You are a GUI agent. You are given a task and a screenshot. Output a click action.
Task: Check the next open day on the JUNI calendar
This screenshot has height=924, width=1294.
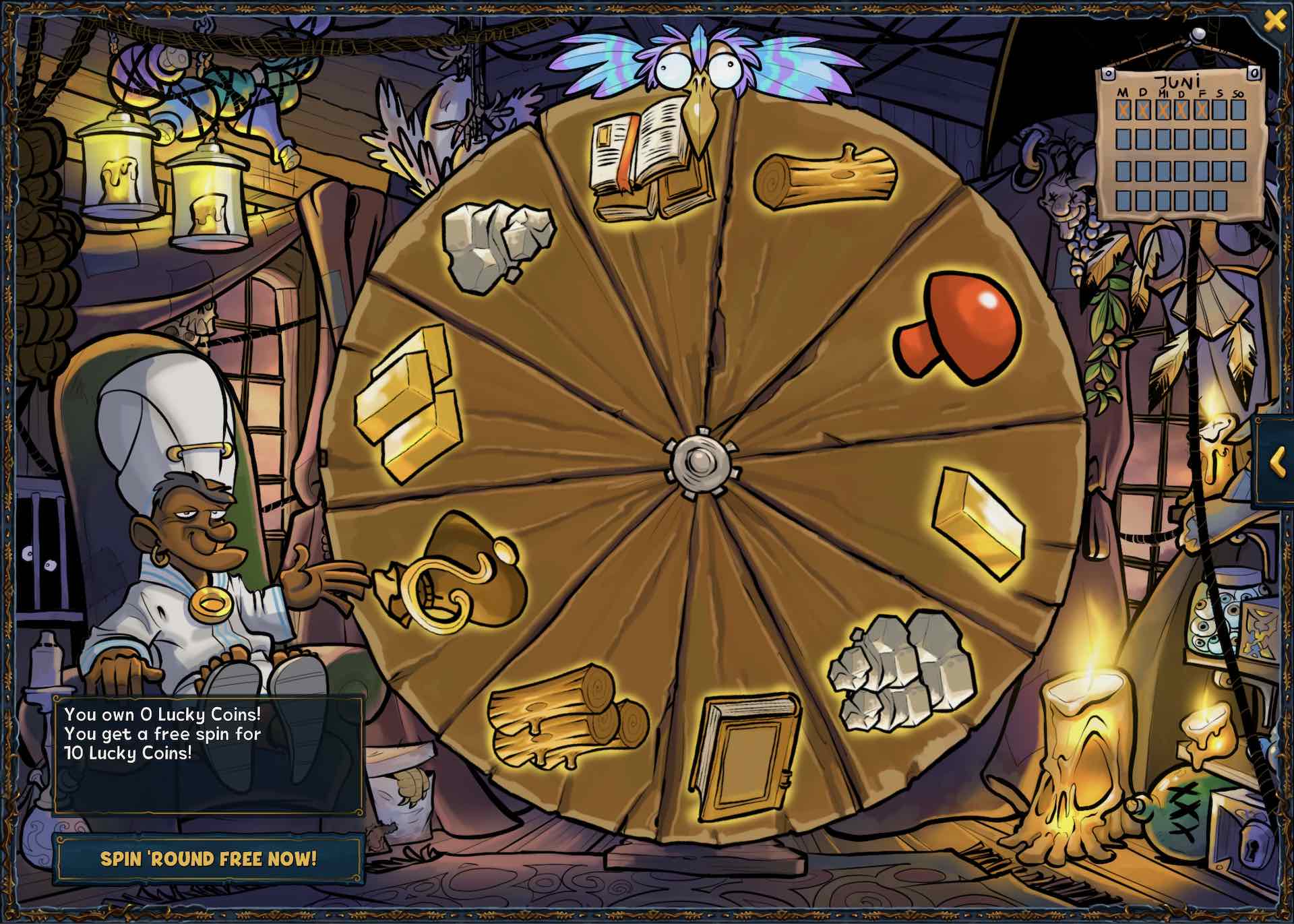click(1219, 109)
